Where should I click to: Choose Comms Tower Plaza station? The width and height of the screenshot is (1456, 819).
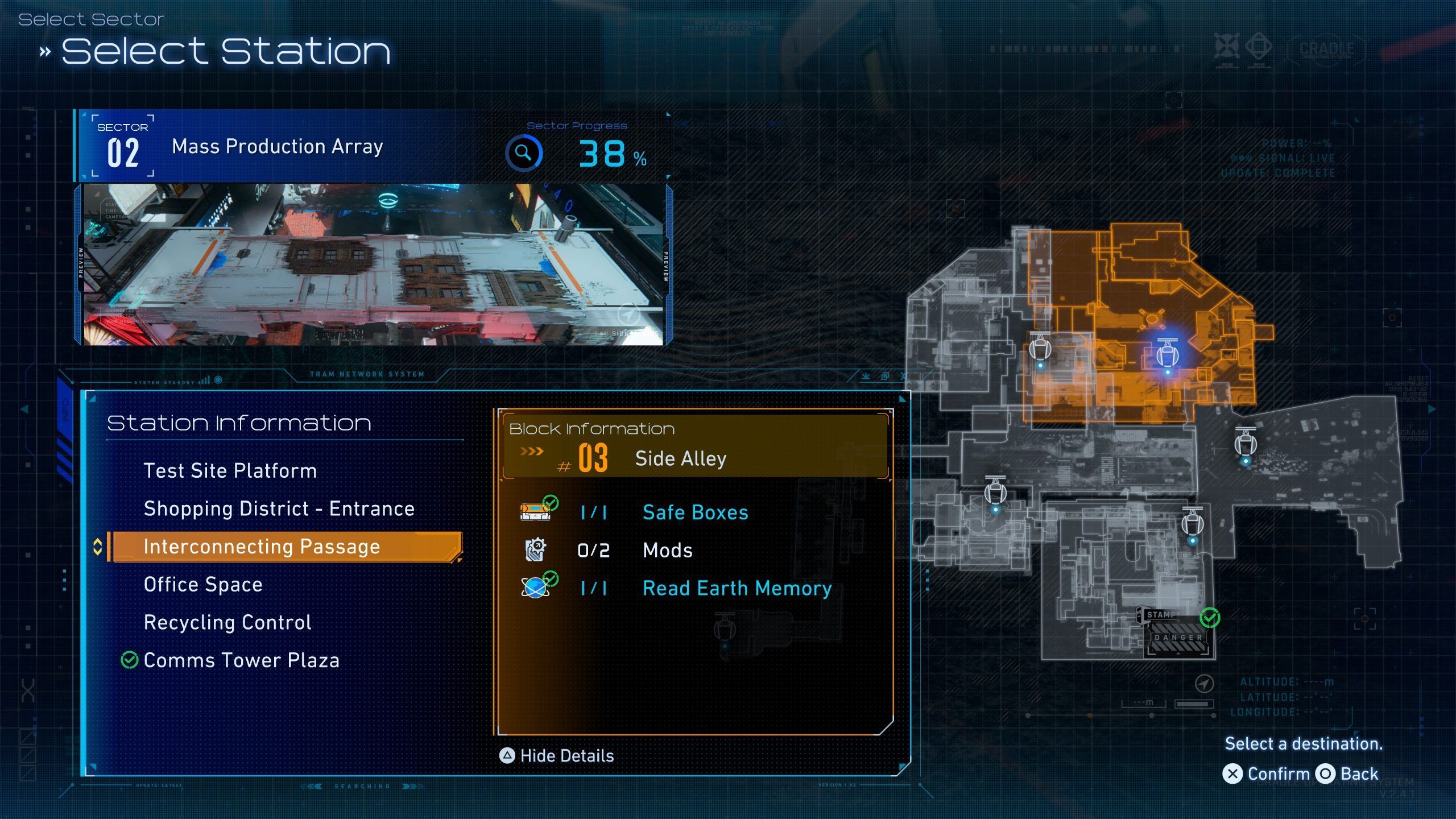coord(241,660)
